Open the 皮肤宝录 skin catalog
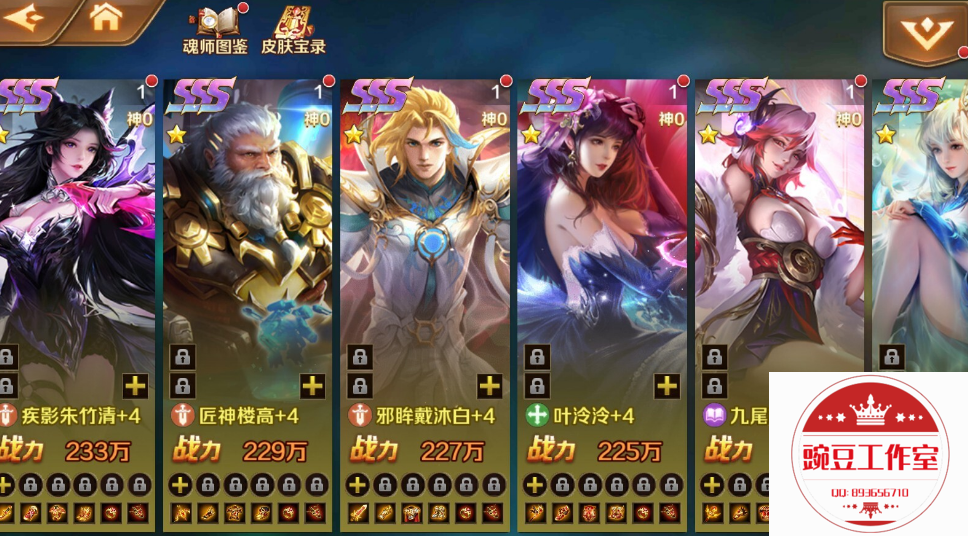The width and height of the screenshot is (968, 536). 294,30
